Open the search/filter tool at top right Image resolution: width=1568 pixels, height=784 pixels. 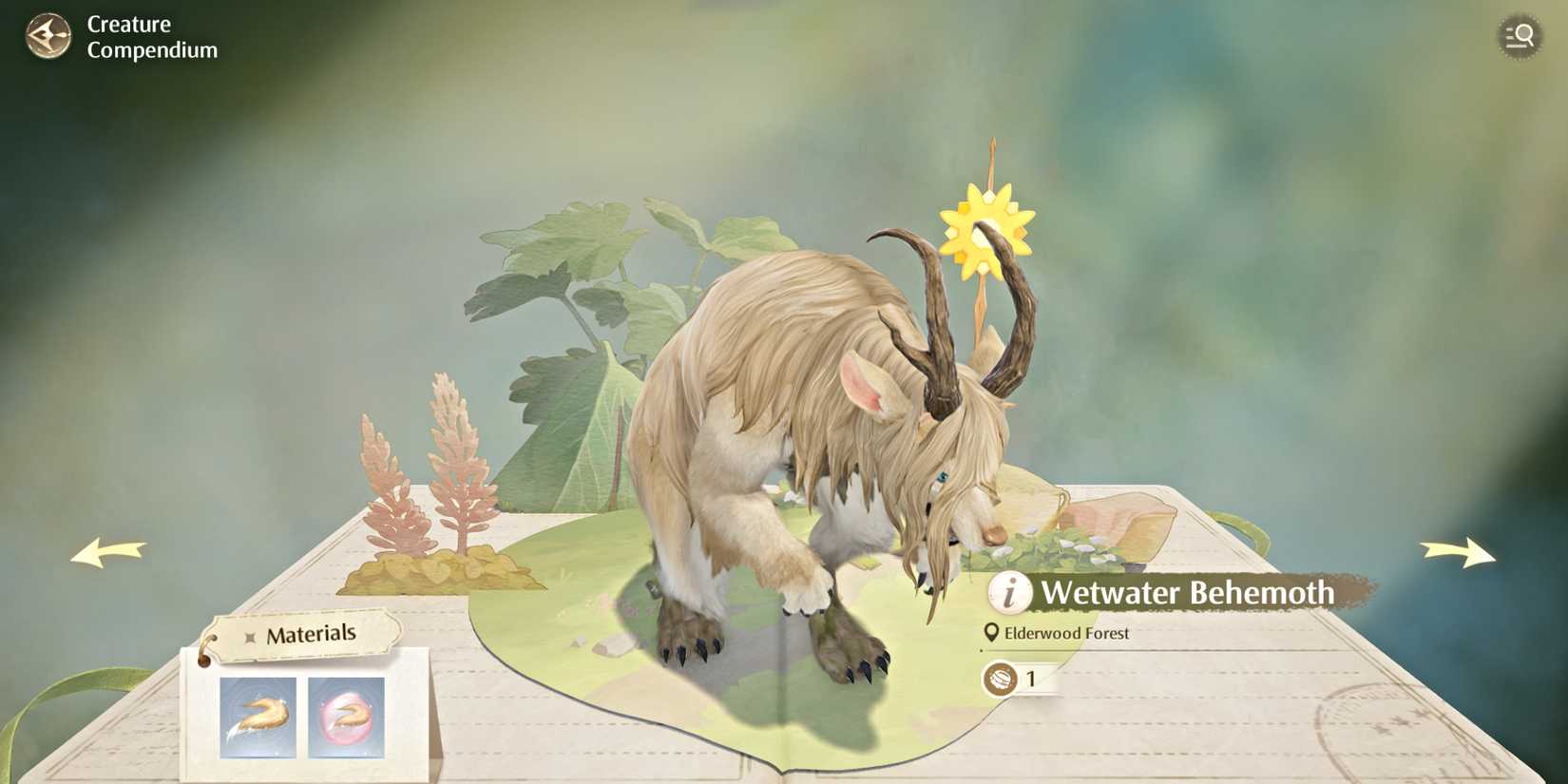(x=1520, y=36)
